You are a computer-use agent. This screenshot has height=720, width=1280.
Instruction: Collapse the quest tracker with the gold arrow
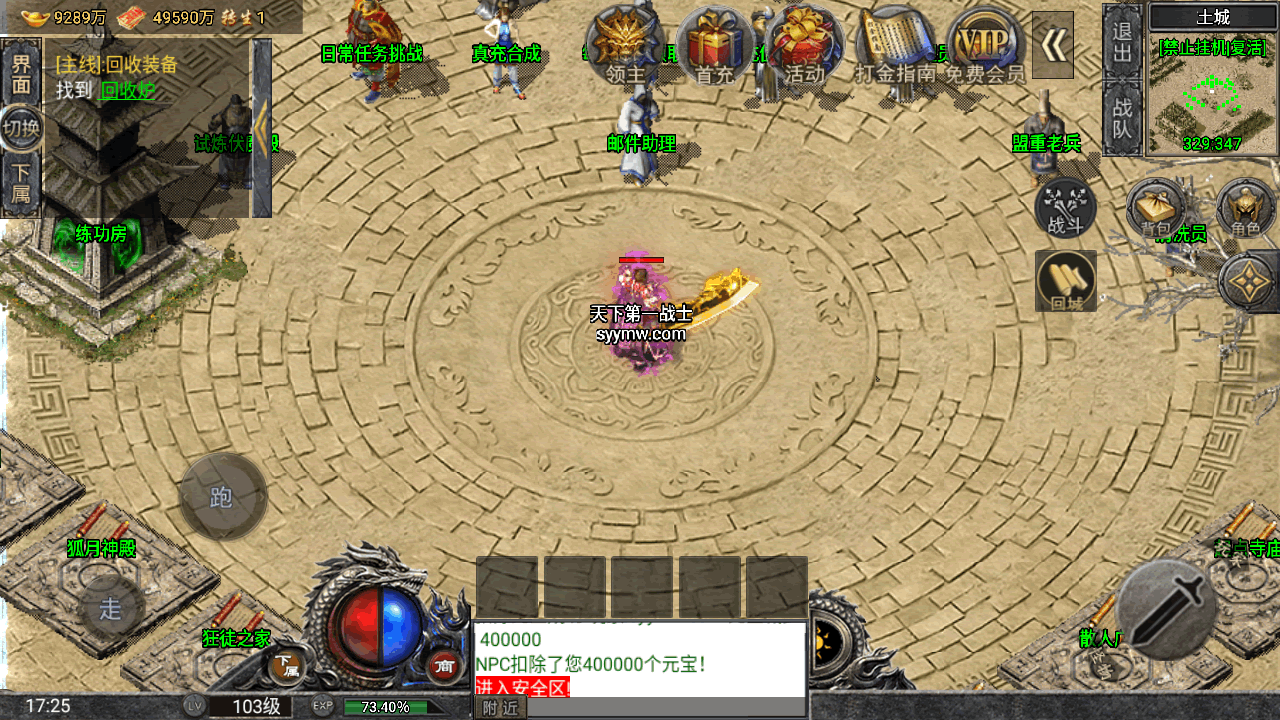[x=262, y=127]
